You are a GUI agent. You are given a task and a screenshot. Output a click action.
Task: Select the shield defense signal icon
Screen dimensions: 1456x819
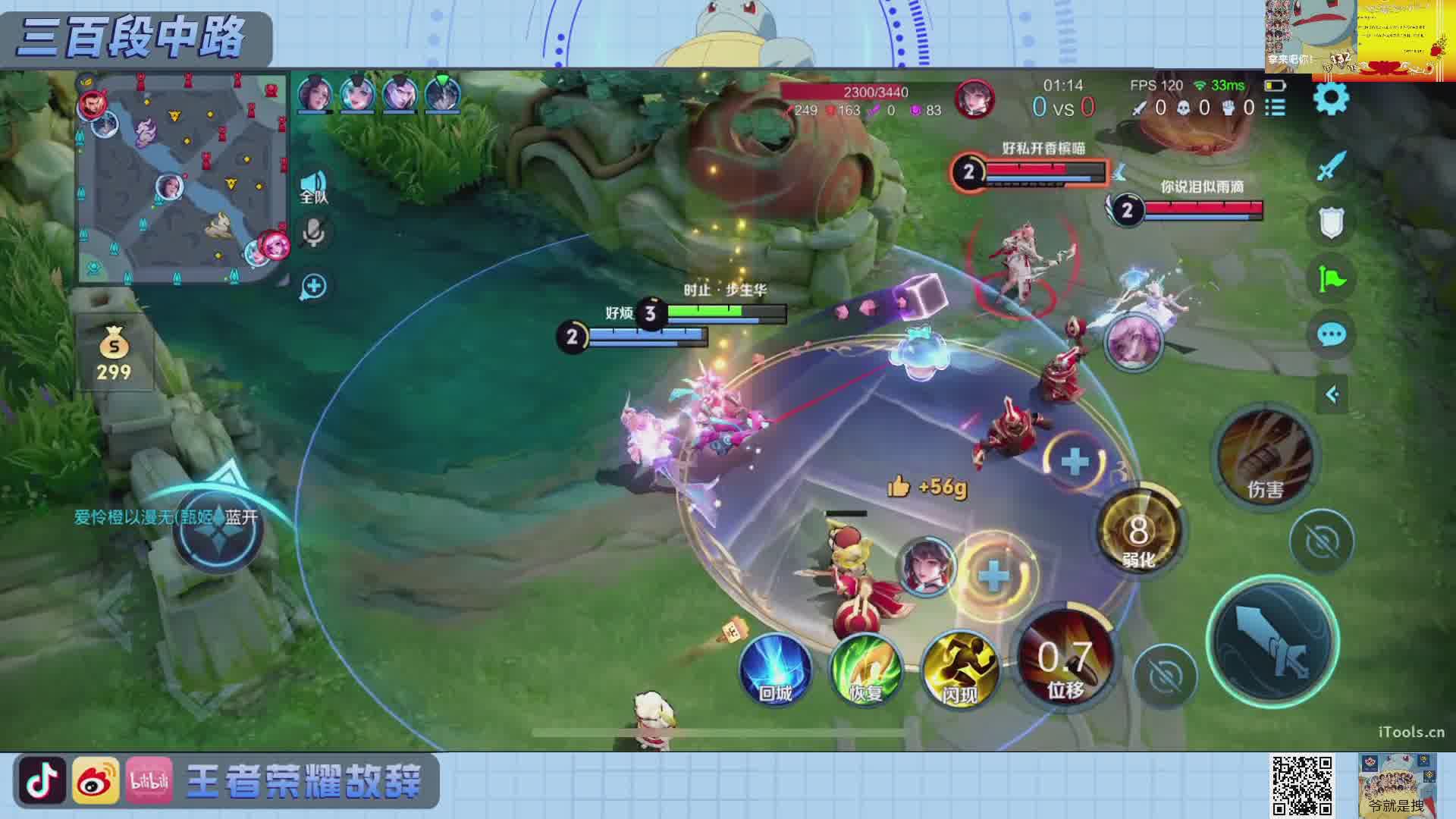coord(1331,223)
